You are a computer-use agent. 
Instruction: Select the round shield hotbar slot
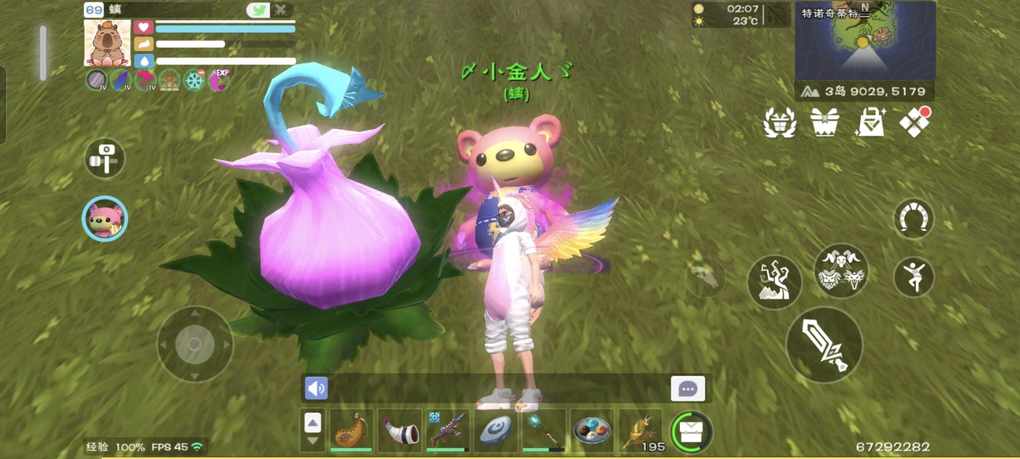tap(495, 429)
